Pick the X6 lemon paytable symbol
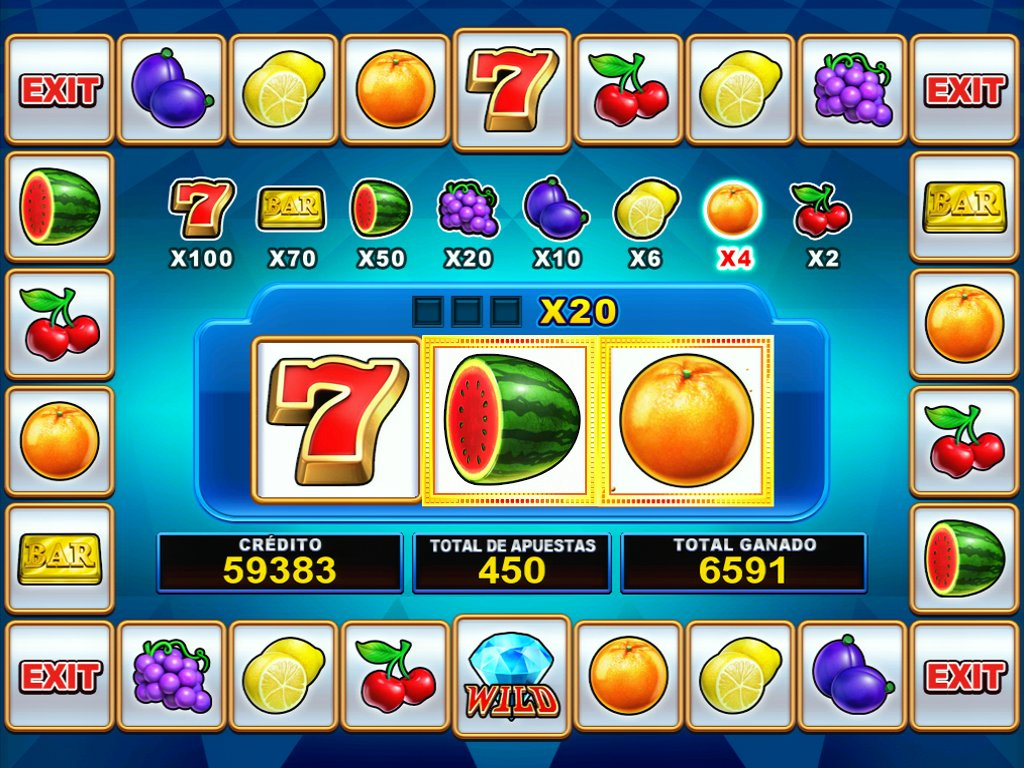Viewport: 1024px width, 768px height. point(645,208)
